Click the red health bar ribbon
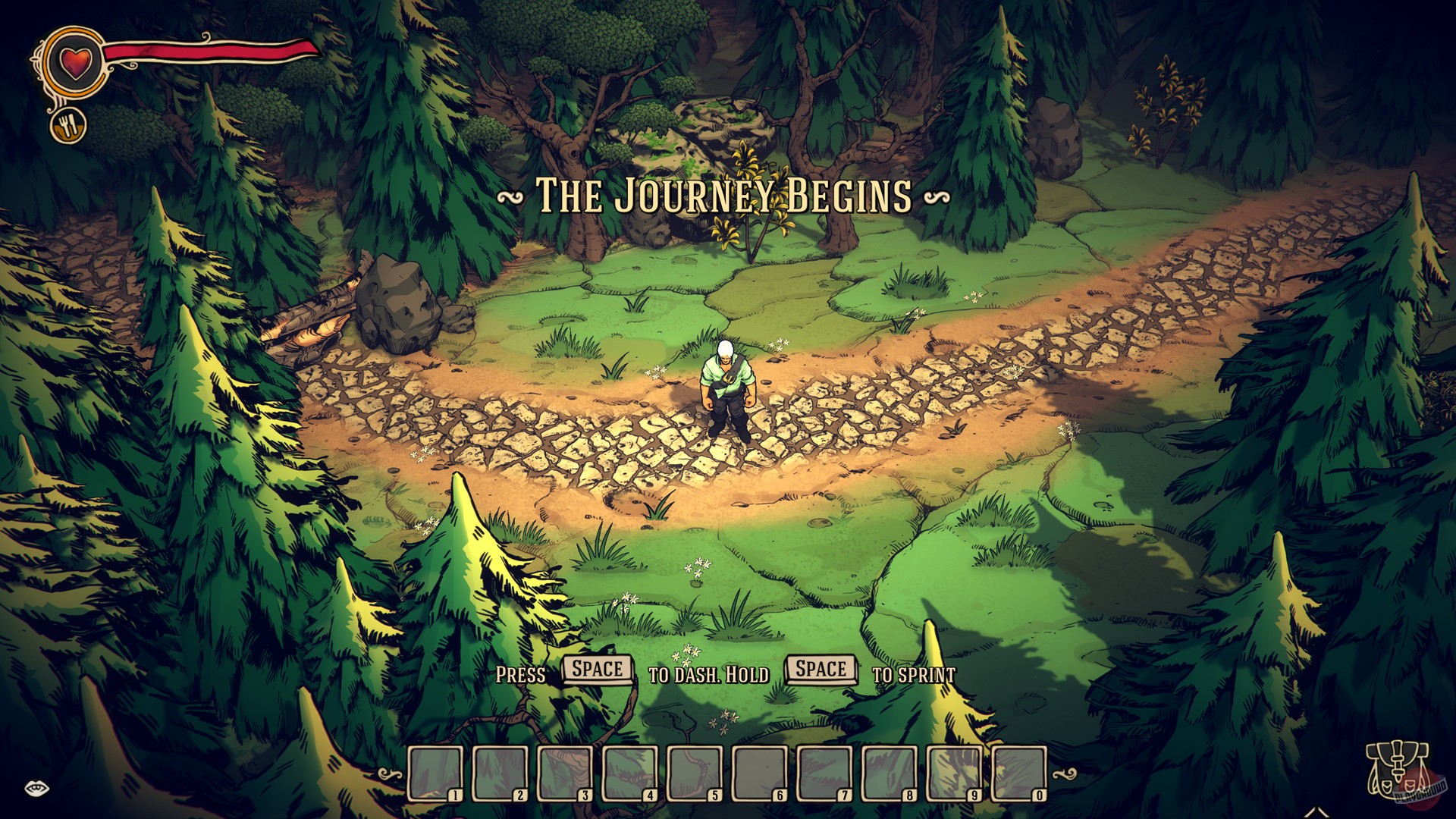This screenshot has height=819, width=1456. pyautogui.click(x=205, y=51)
